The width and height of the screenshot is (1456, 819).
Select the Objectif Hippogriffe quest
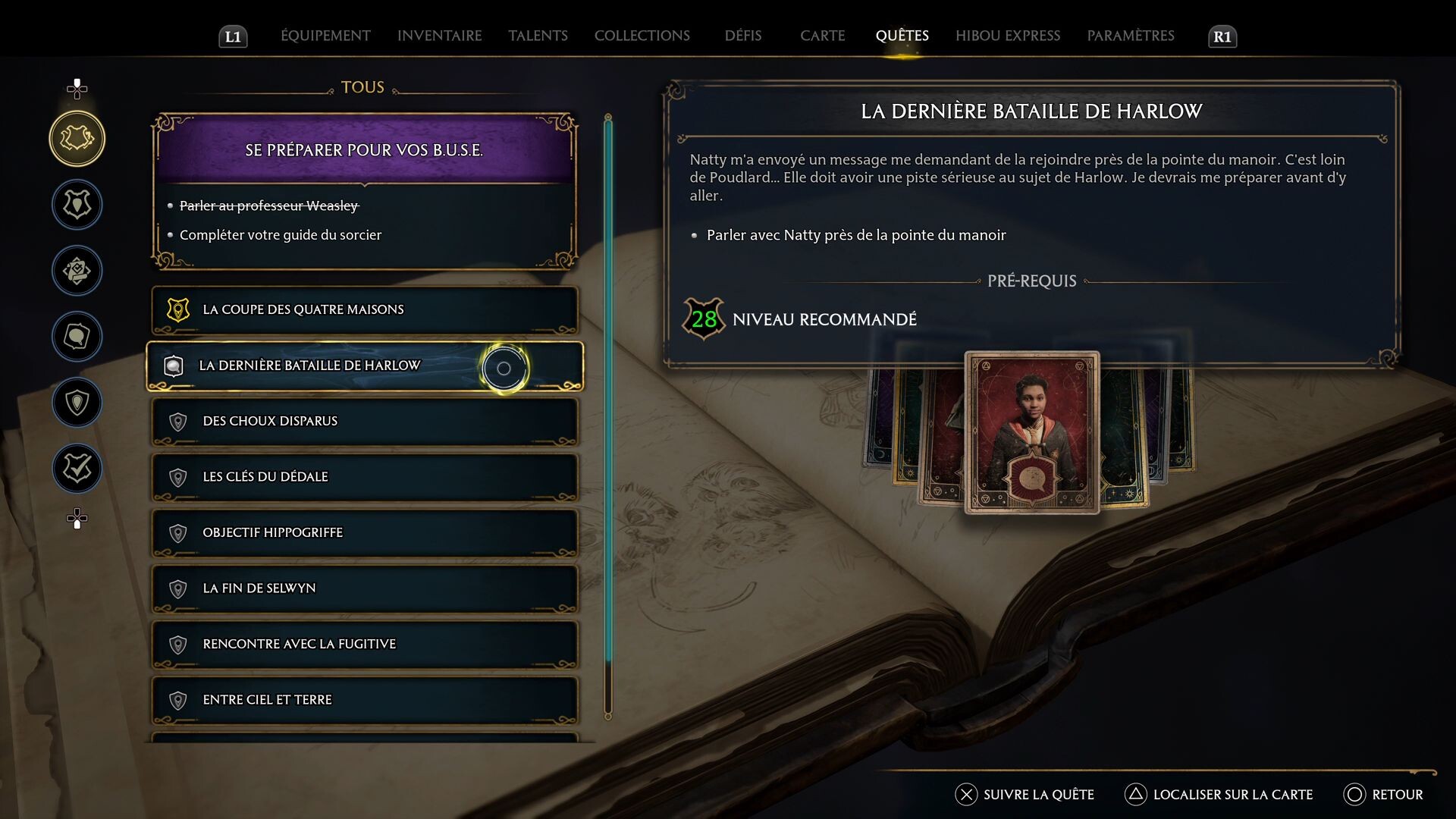click(364, 532)
